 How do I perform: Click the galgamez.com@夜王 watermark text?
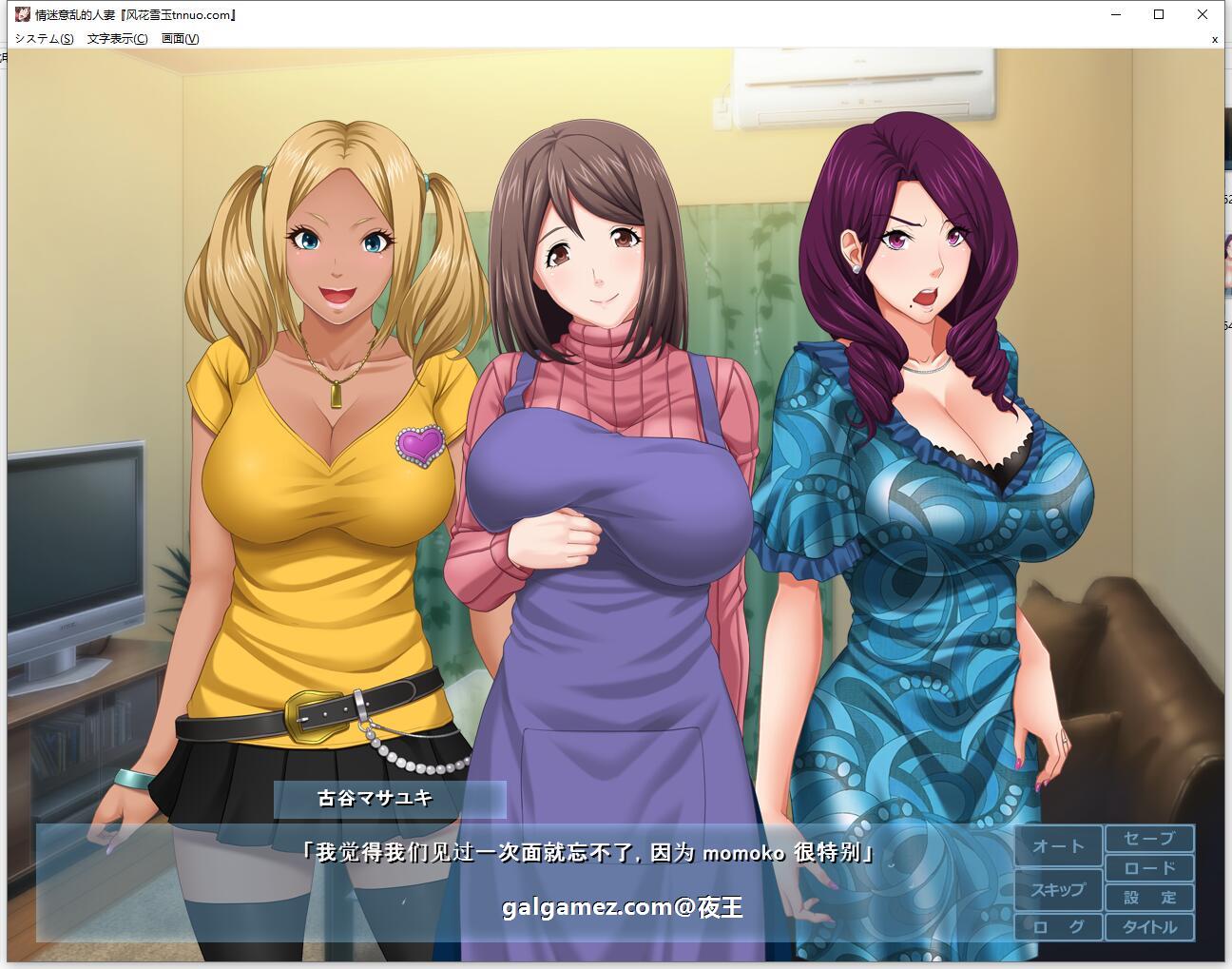point(623,906)
